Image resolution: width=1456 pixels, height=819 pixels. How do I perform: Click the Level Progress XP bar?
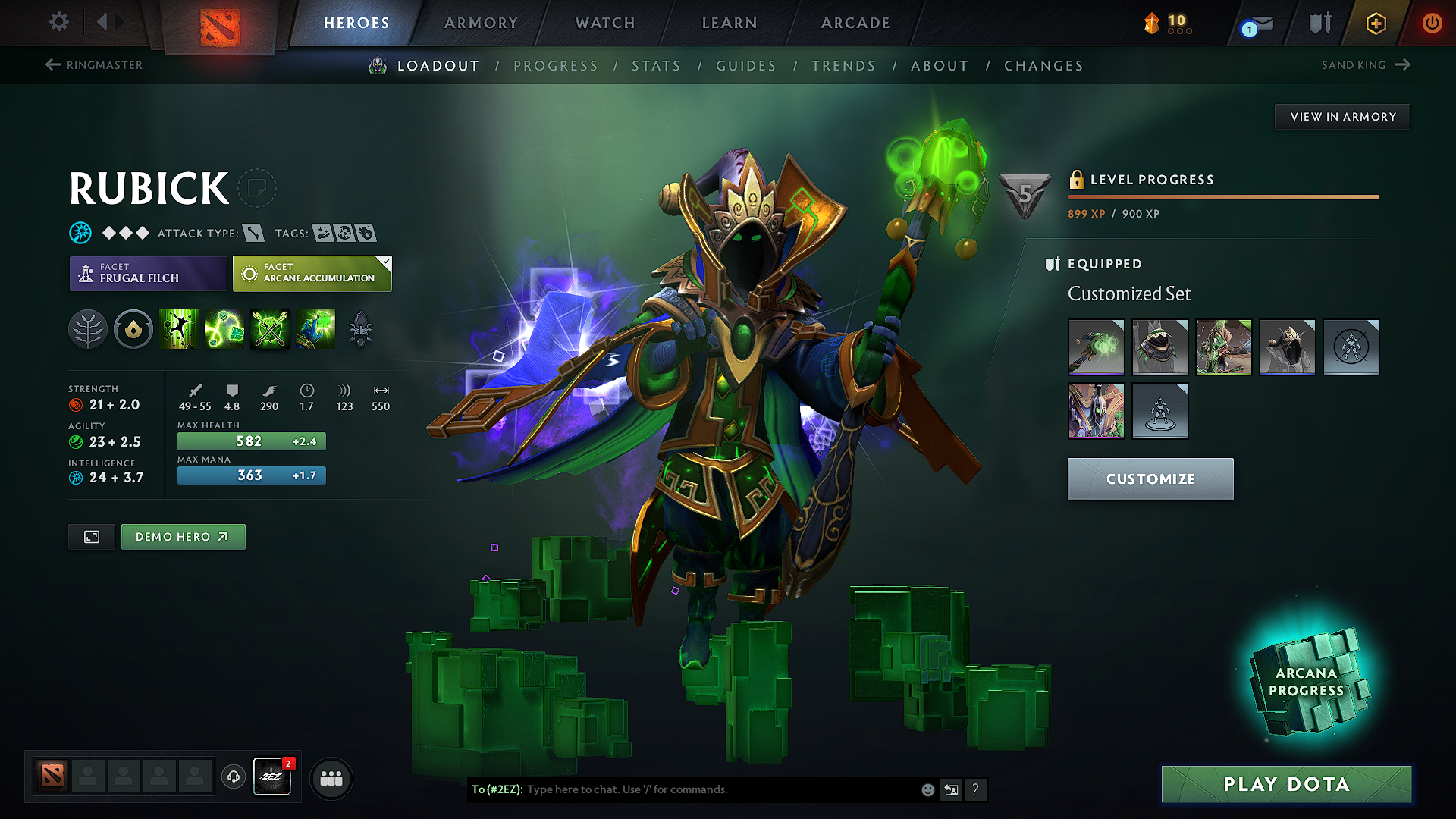click(1222, 196)
